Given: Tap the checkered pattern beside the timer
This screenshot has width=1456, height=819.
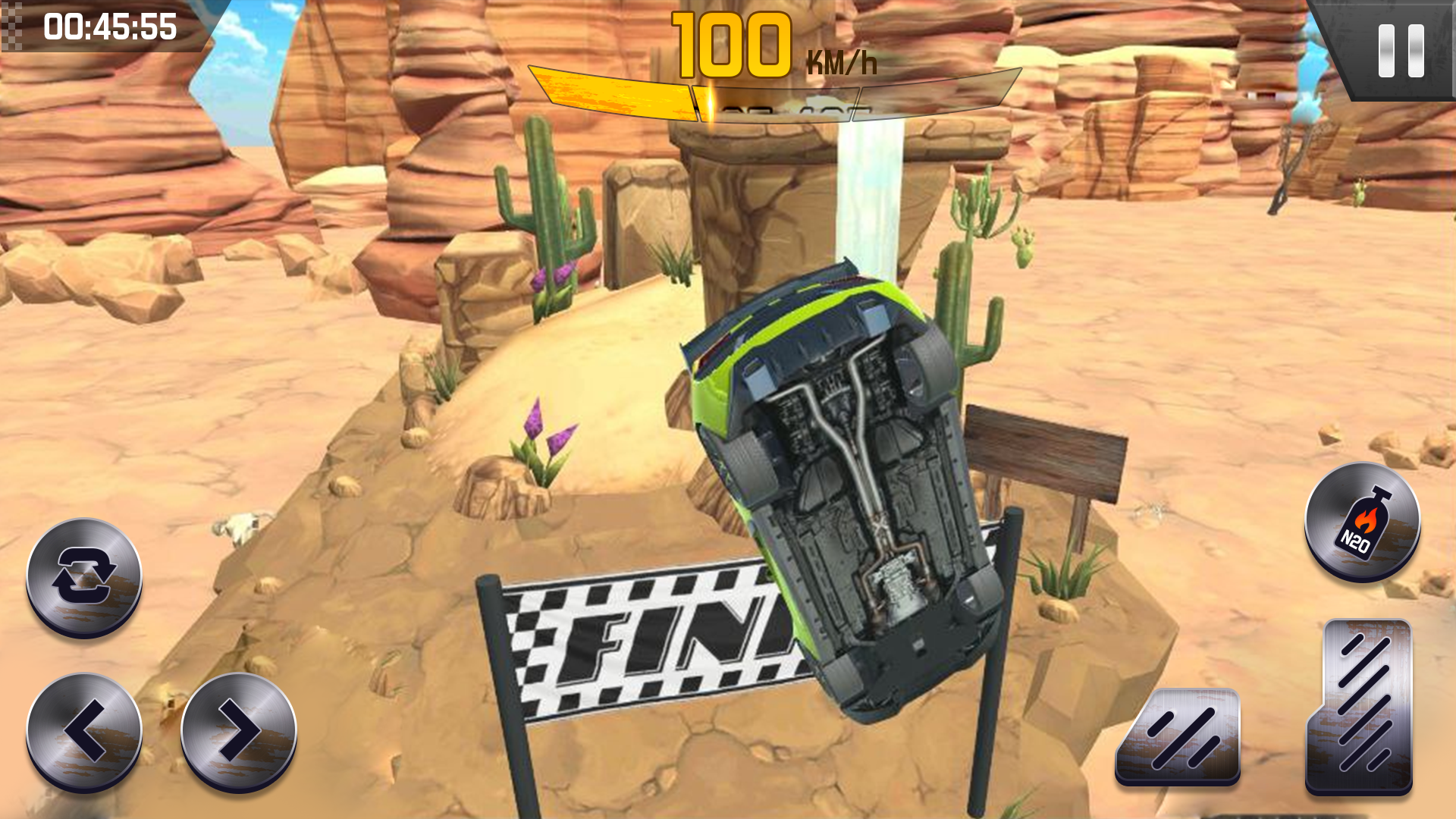Looking at the screenshot, I should click(11, 27).
